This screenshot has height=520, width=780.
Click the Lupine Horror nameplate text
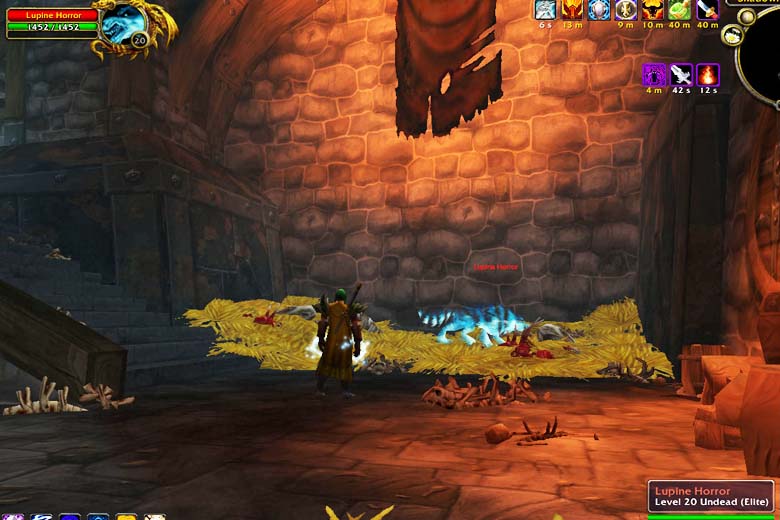pos(496,267)
